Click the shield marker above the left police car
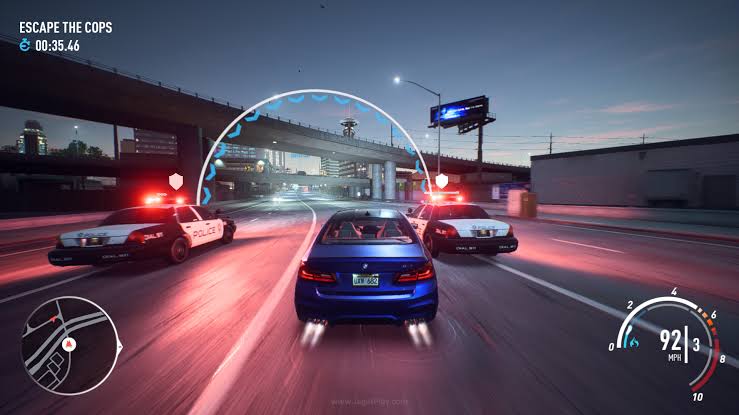The height and width of the screenshot is (415, 739). point(177,181)
